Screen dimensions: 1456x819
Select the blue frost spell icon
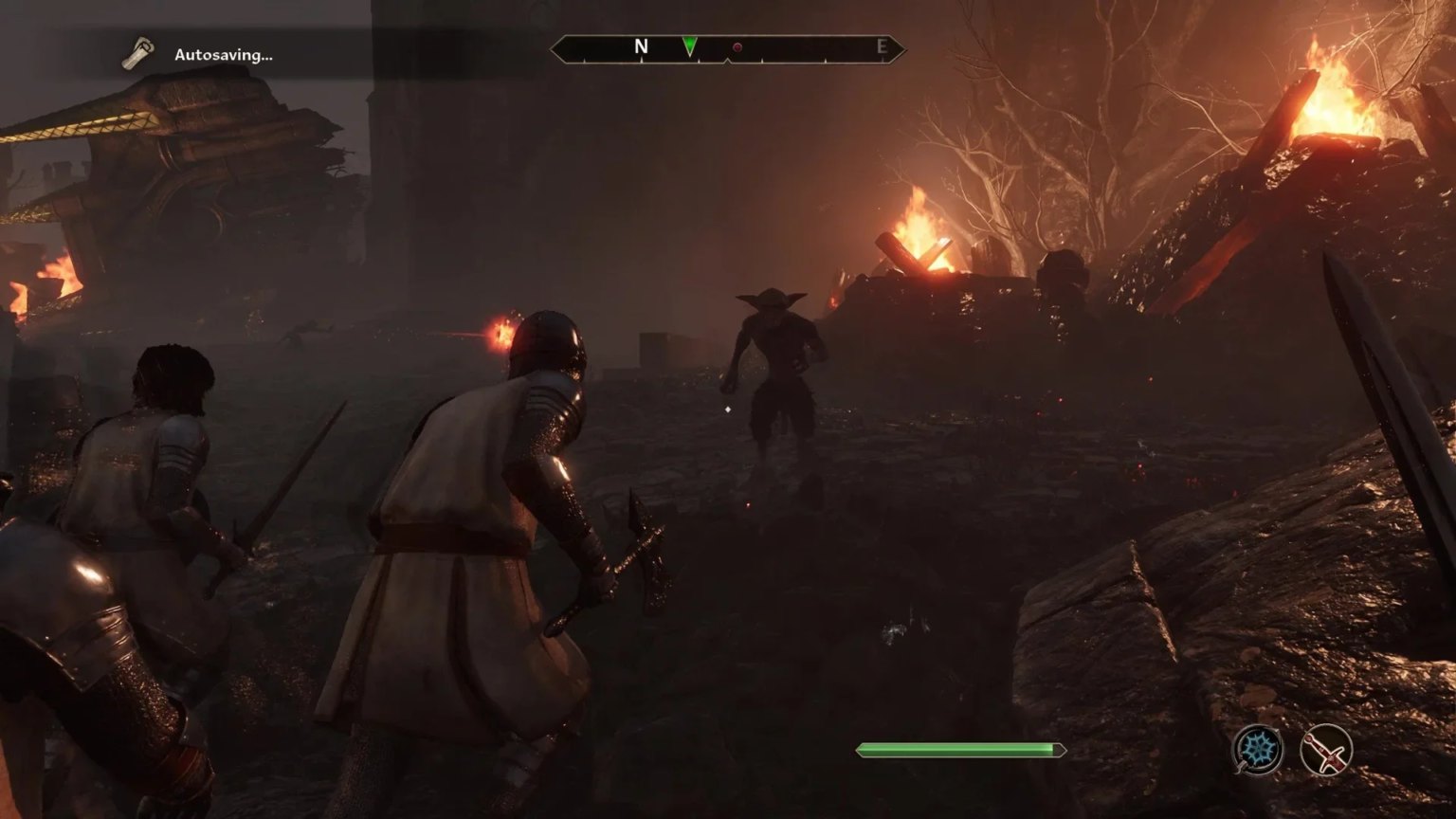(x=1258, y=750)
